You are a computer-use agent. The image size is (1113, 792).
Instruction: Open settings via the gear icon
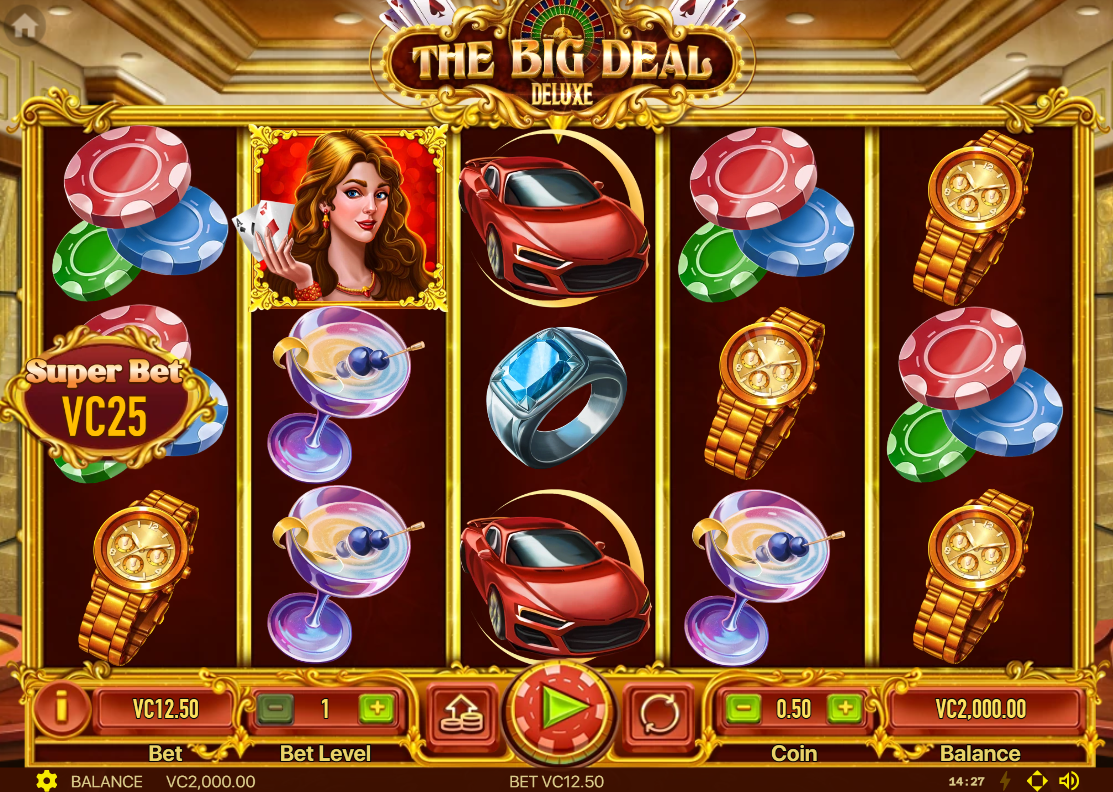(46, 781)
